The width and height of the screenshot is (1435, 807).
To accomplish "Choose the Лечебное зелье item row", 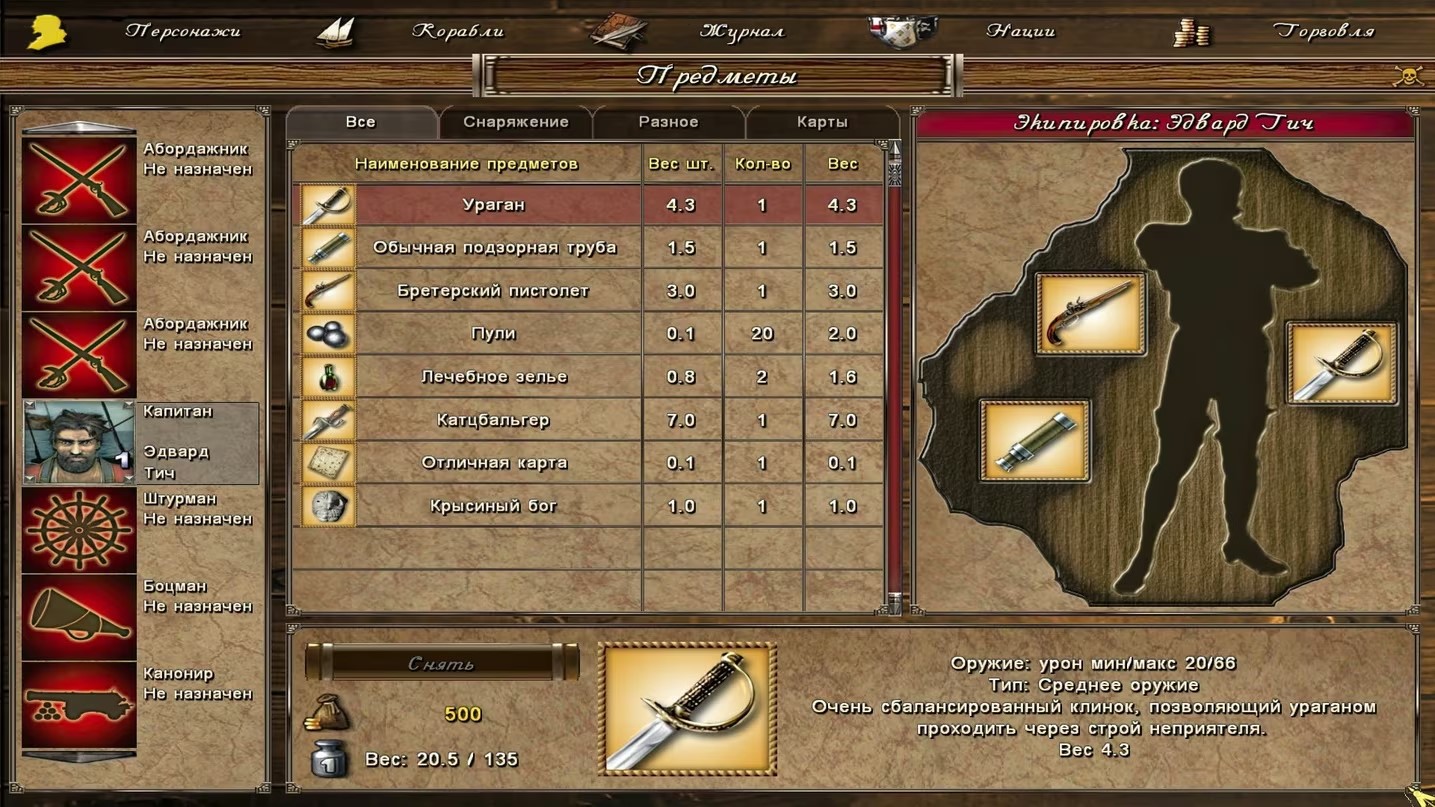I will coord(494,377).
